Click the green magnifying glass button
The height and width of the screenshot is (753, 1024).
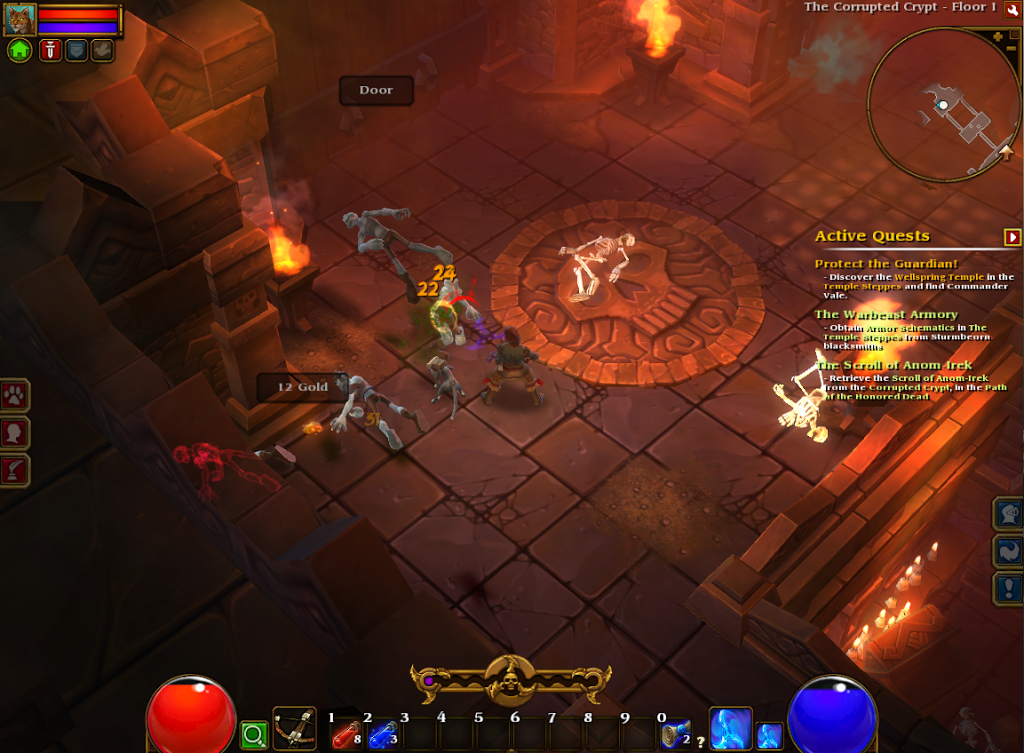pyautogui.click(x=254, y=736)
